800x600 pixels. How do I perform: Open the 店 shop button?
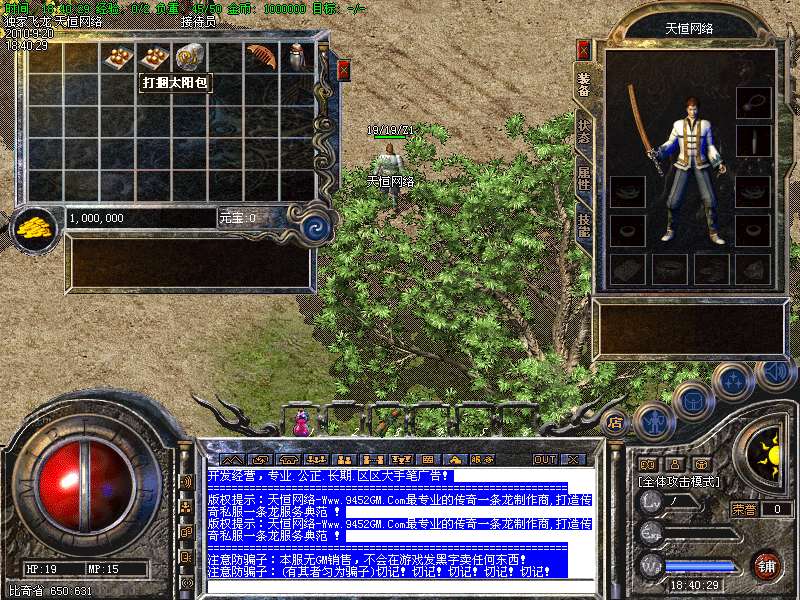click(615, 422)
